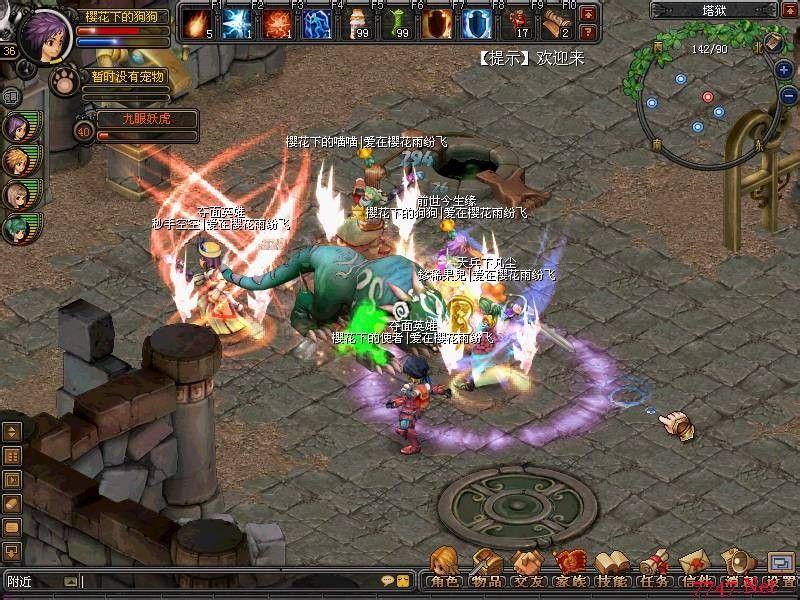Use the F10 scroll item
The height and width of the screenshot is (600, 800).
tap(556, 23)
